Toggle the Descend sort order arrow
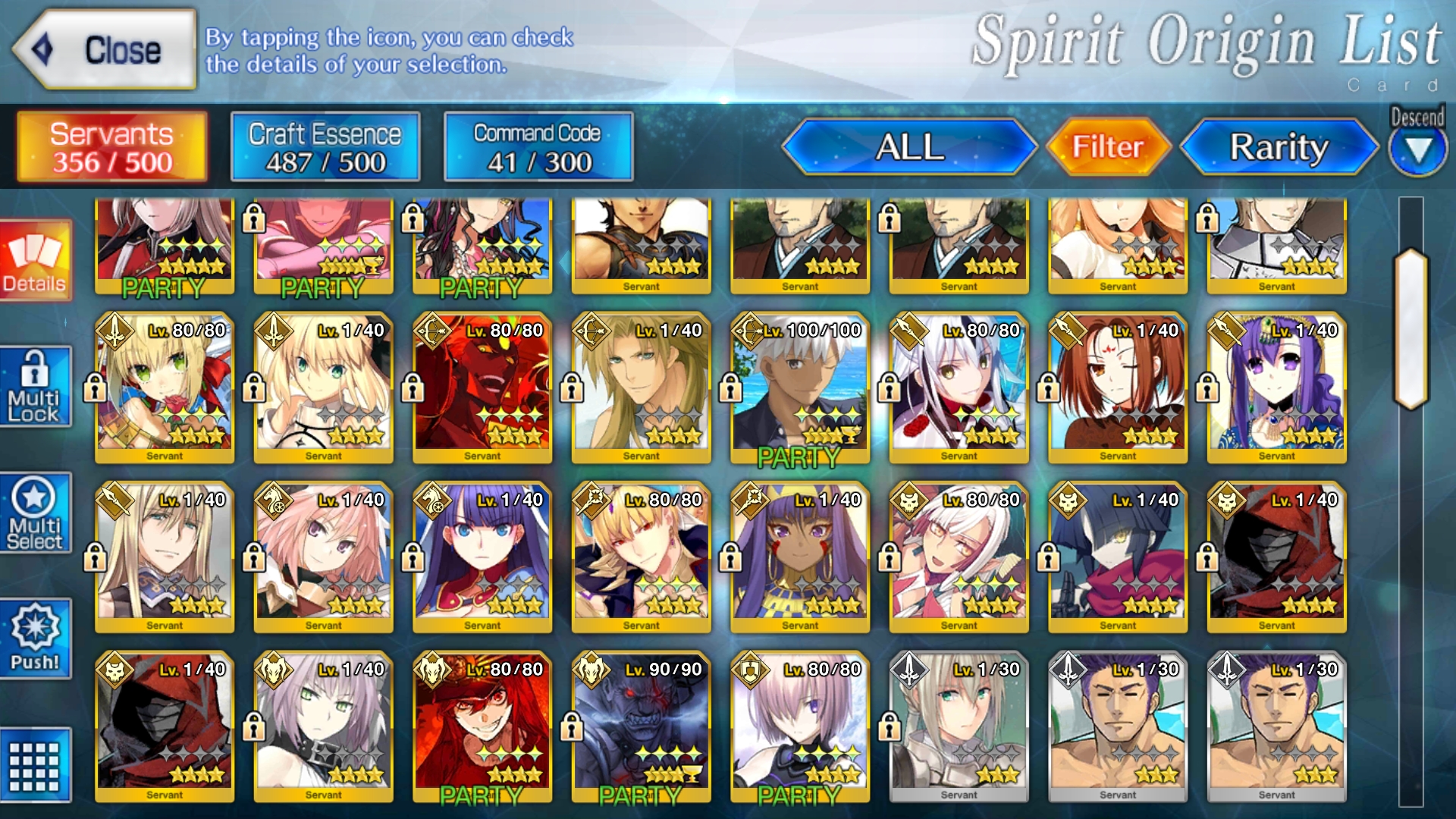Image resolution: width=1456 pixels, height=819 pixels. (x=1417, y=150)
